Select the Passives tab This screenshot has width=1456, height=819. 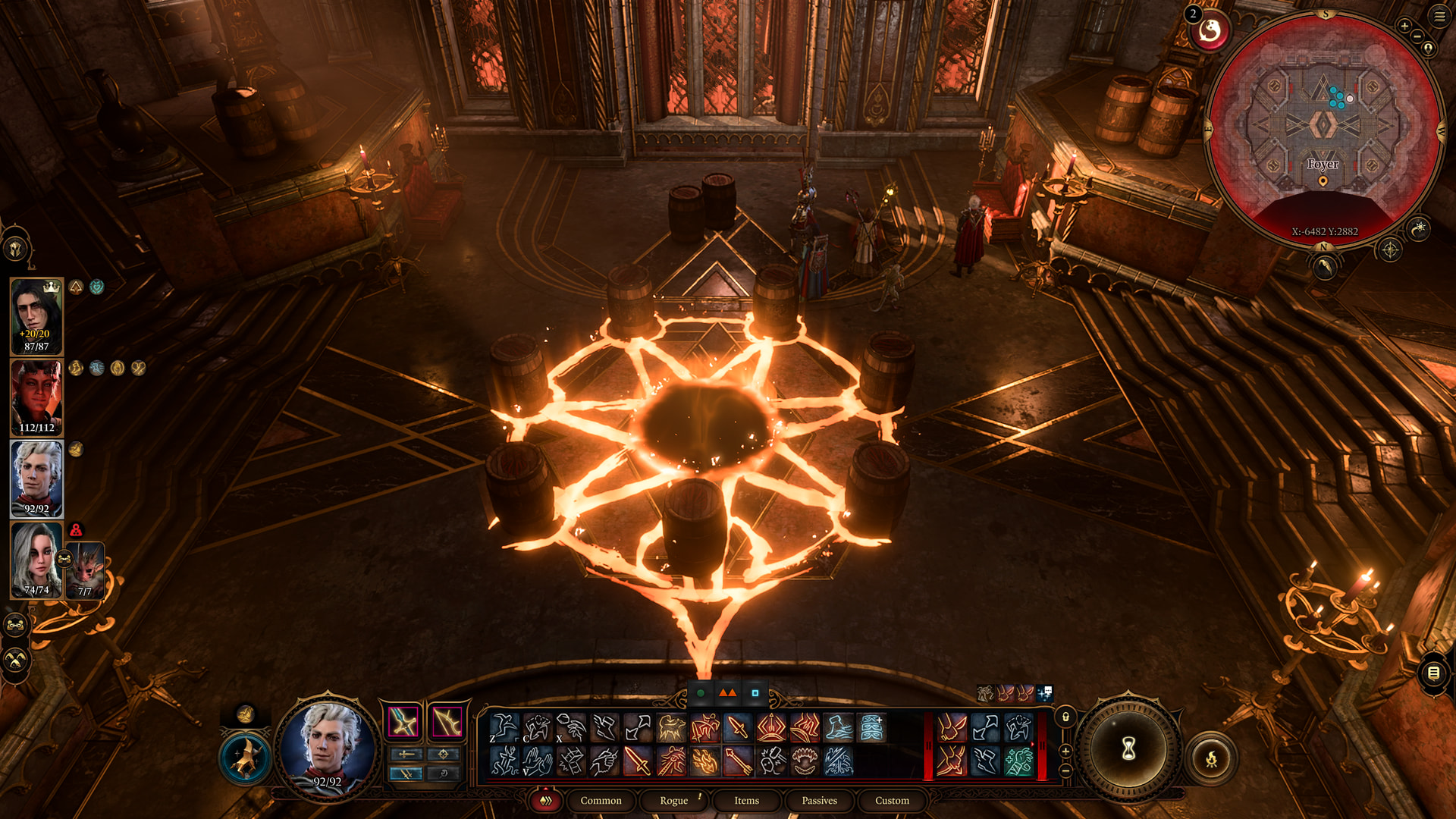pyautogui.click(x=819, y=800)
